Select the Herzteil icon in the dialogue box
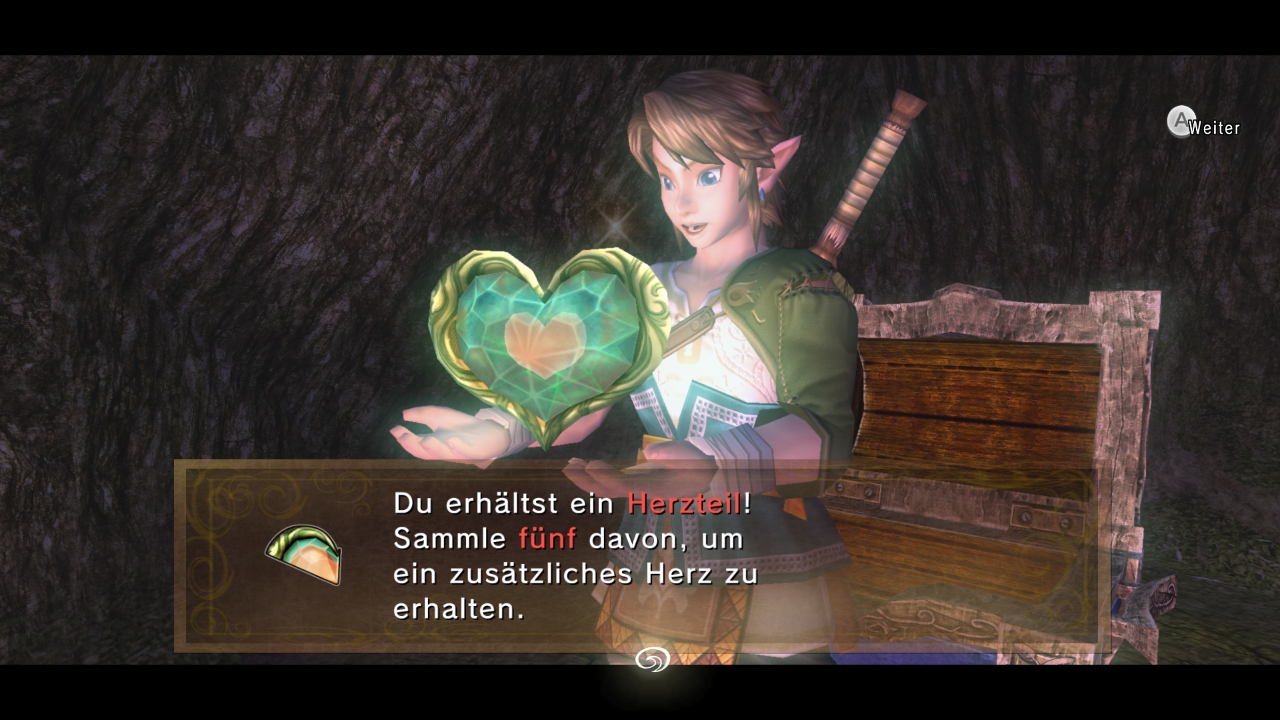 (x=304, y=554)
